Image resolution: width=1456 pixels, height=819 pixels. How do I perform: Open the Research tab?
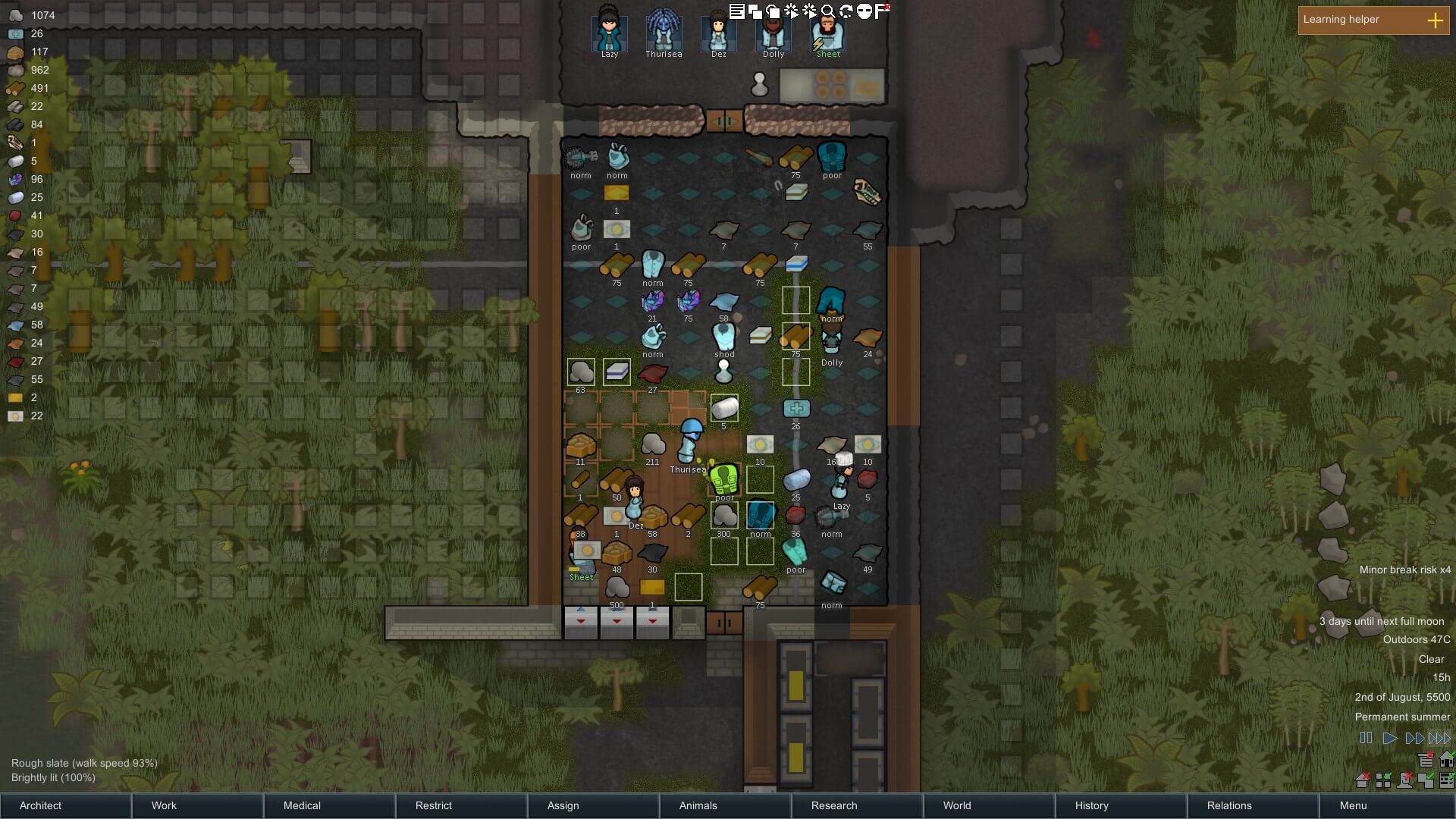coord(857,805)
